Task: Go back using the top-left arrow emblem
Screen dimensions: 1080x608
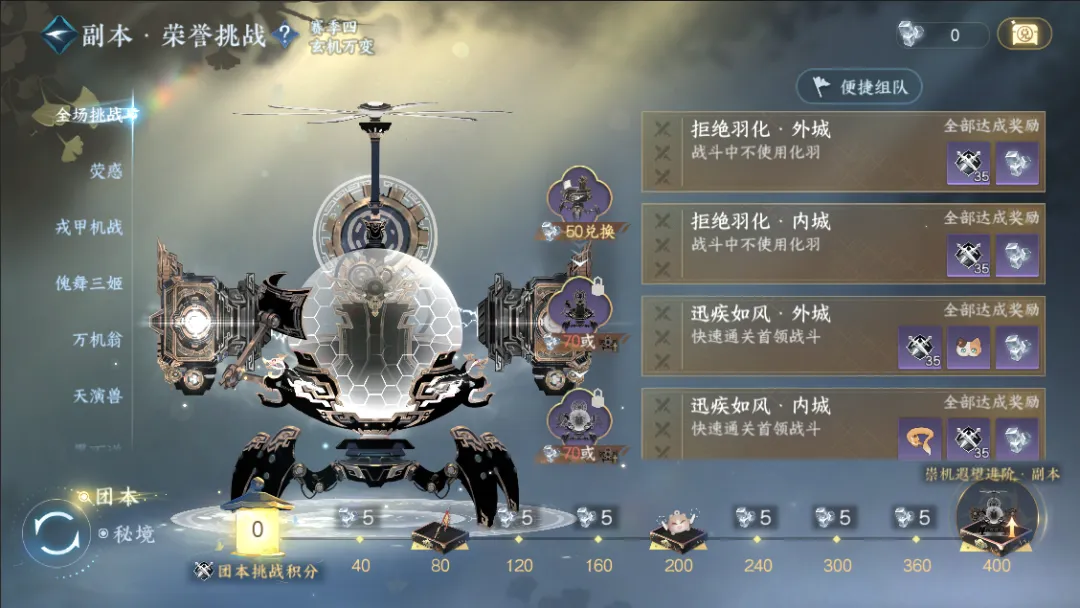Action: 61,36
